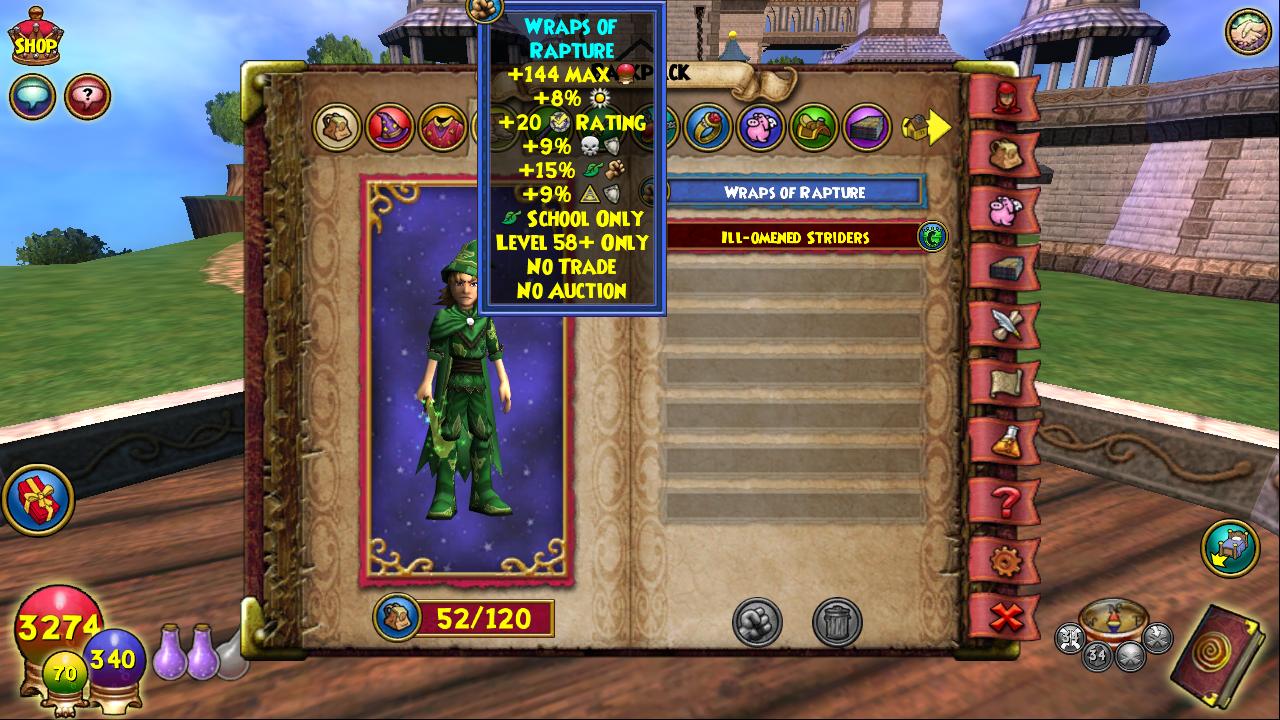Open the pets category with flying pig
Screen dimensions: 1280x720
[761, 127]
